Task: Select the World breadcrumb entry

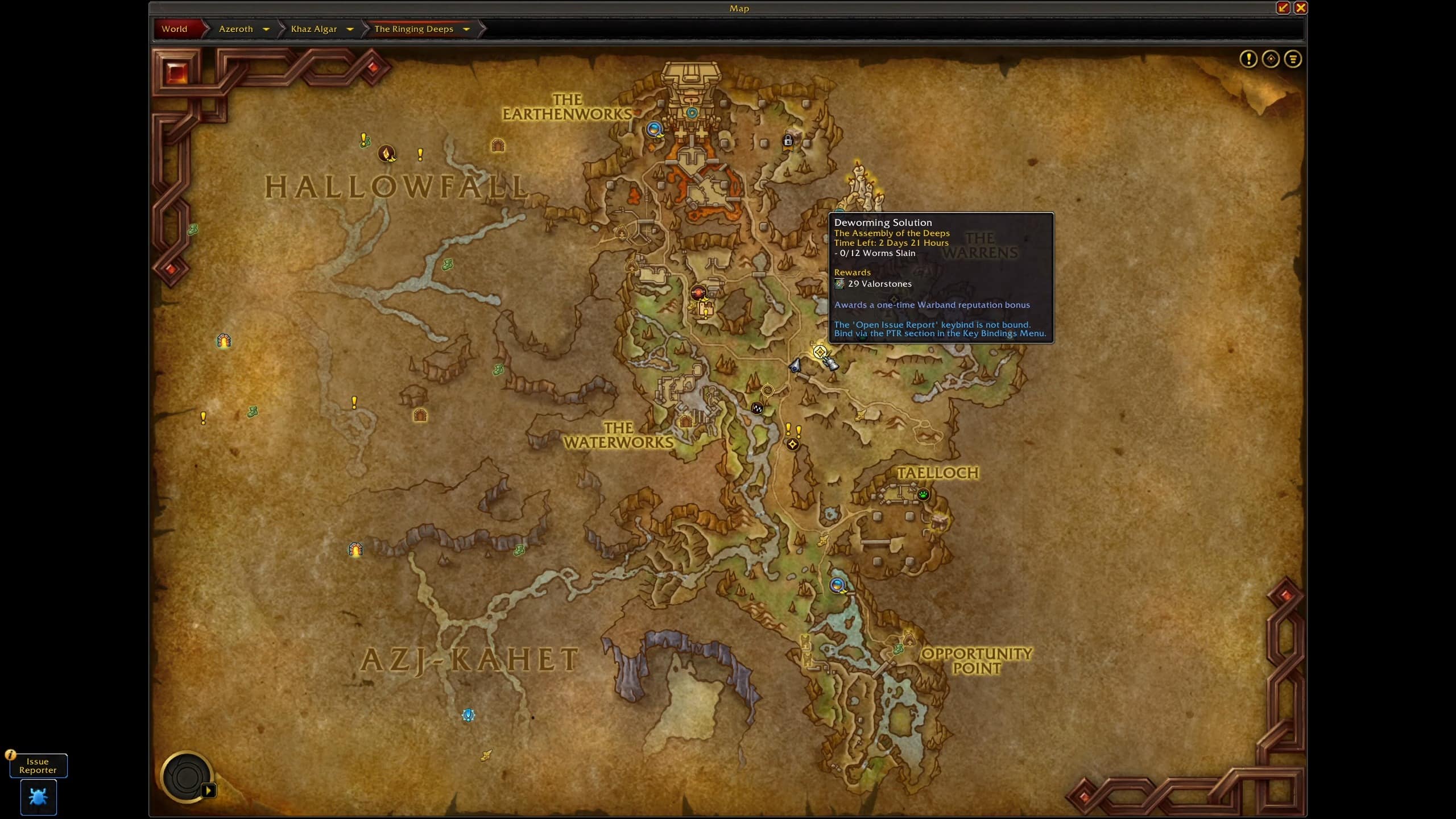Action: pyautogui.click(x=174, y=29)
